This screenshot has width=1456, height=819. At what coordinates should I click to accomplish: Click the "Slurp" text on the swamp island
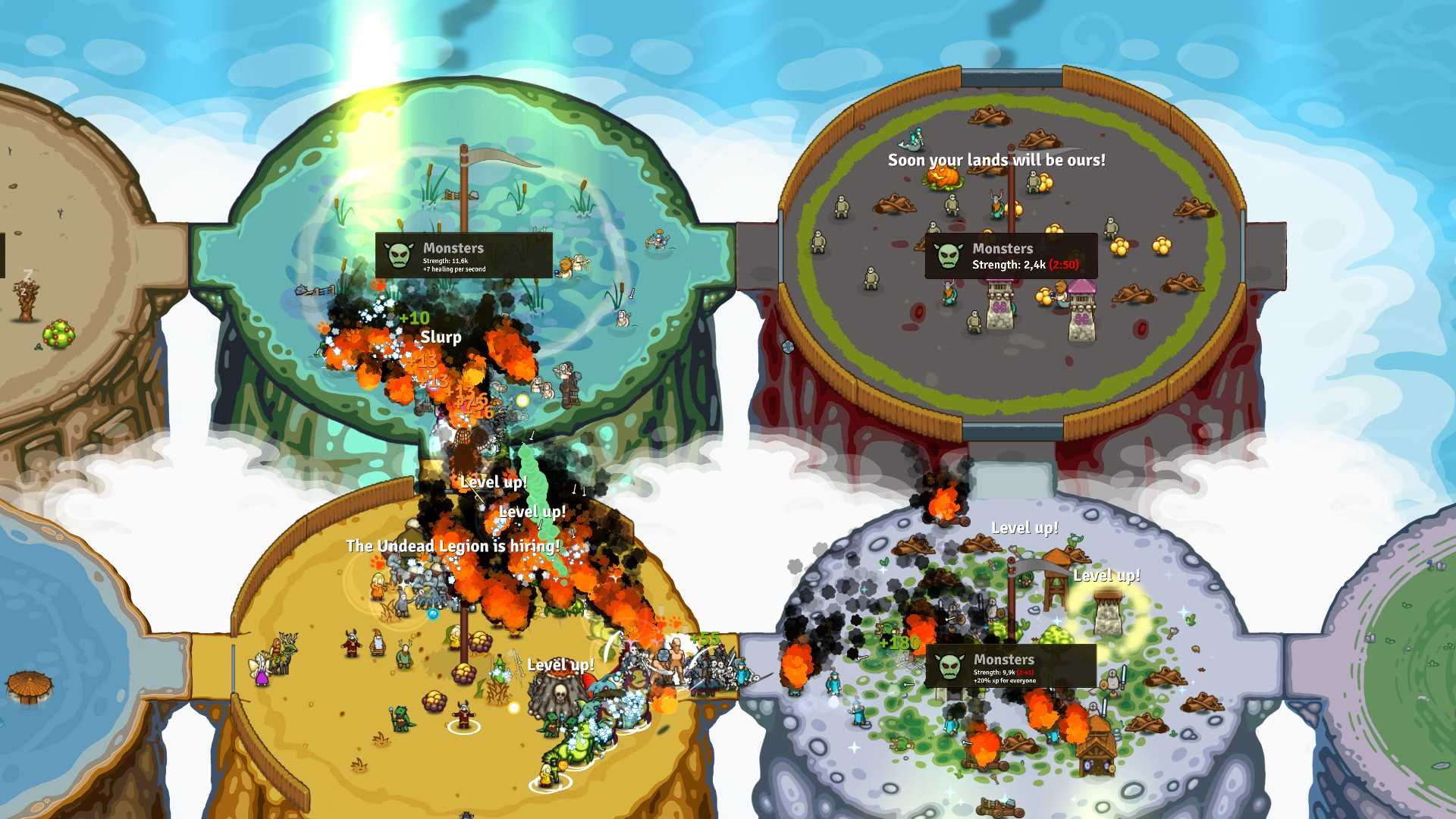click(x=440, y=337)
